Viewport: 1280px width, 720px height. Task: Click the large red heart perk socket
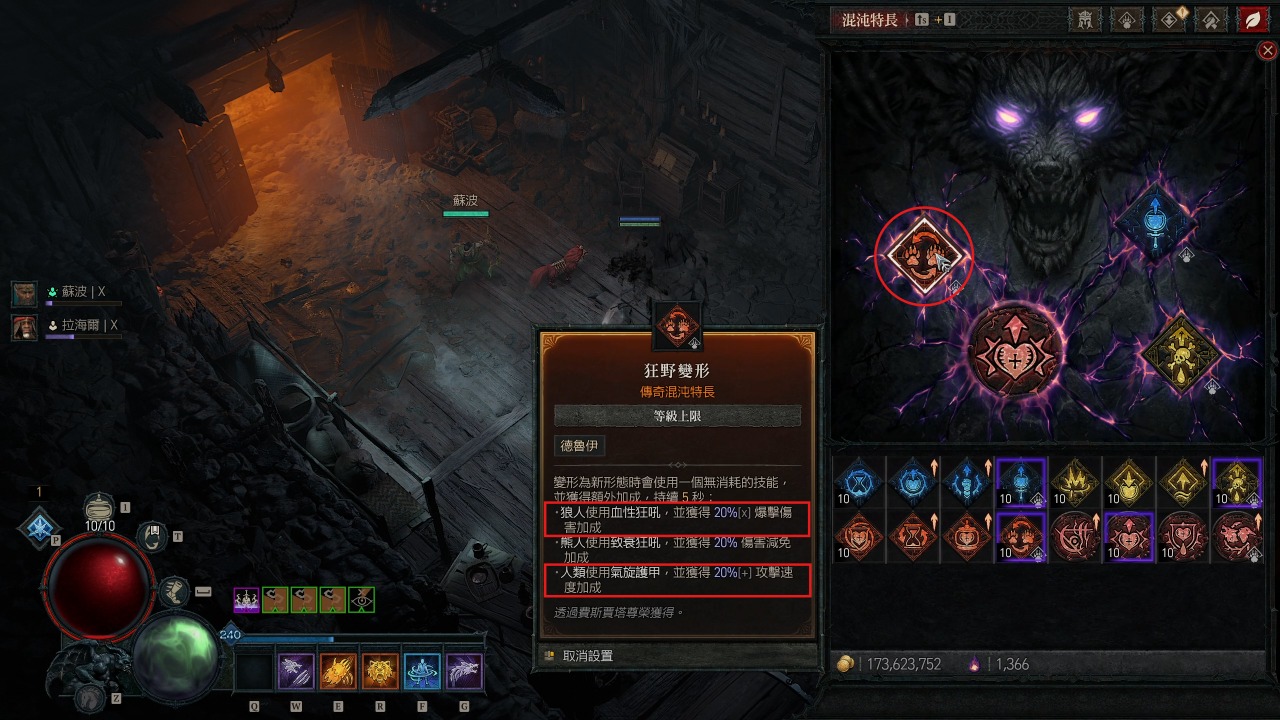tap(1015, 350)
